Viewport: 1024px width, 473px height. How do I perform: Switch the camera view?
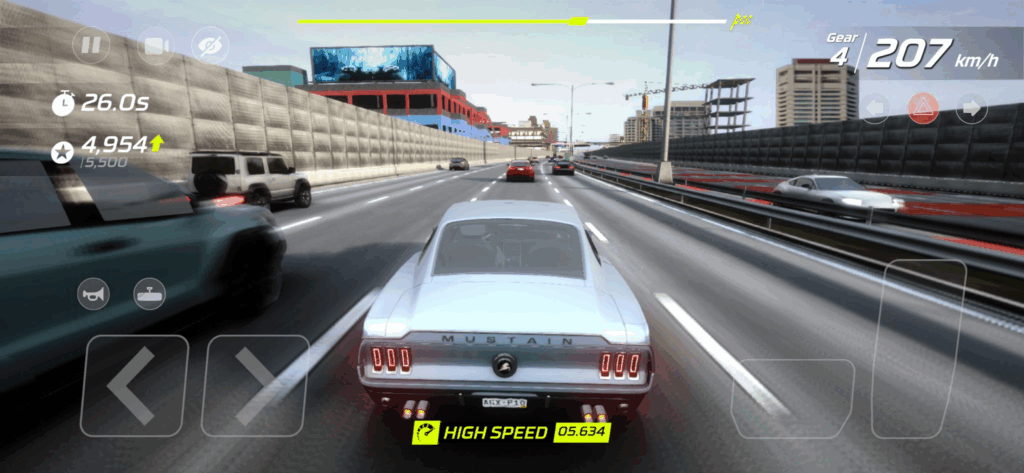pyautogui.click(x=153, y=45)
